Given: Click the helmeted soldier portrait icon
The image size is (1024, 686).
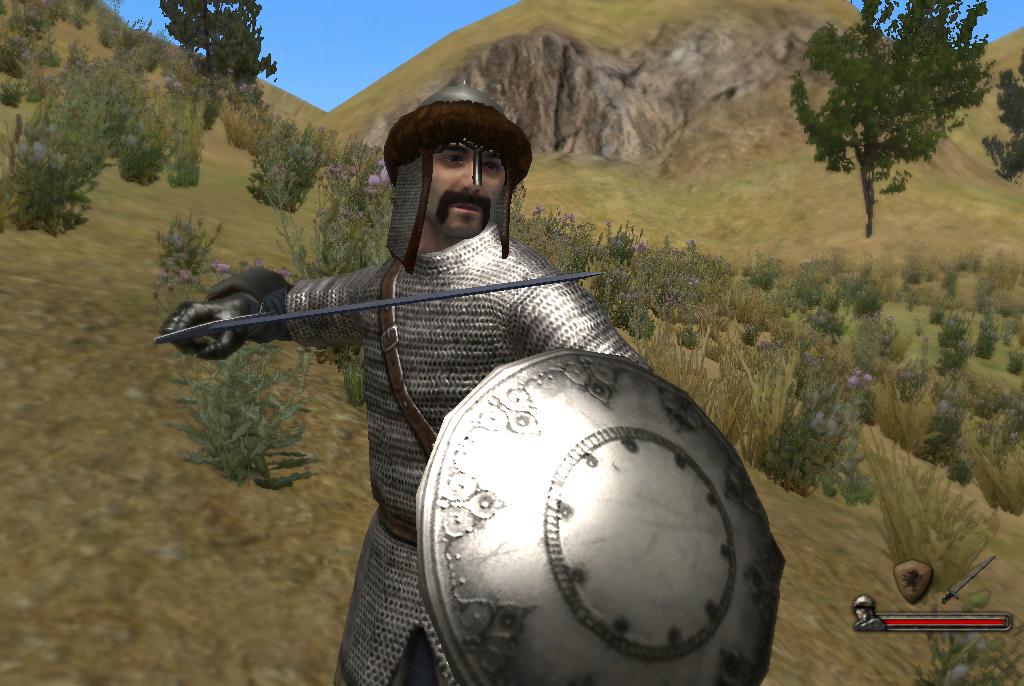Looking at the screenshot, I should coord(866,612).
